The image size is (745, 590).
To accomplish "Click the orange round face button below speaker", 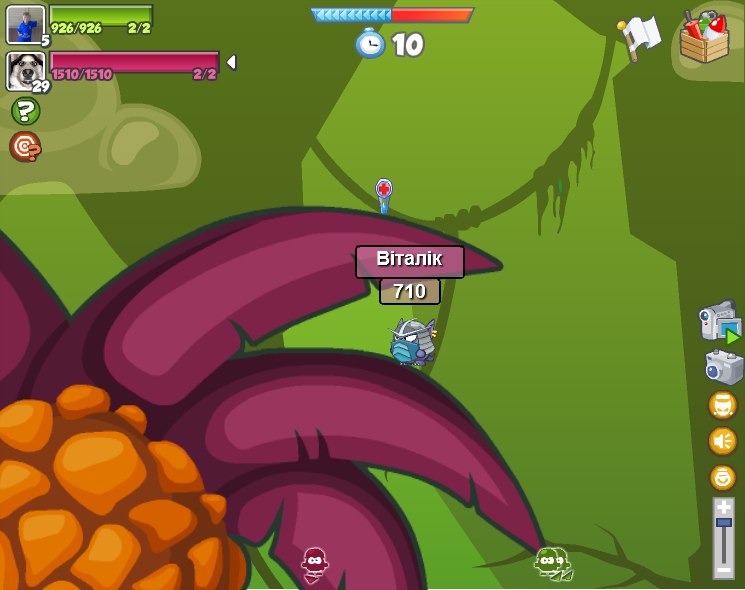I will tap(722, 477).
